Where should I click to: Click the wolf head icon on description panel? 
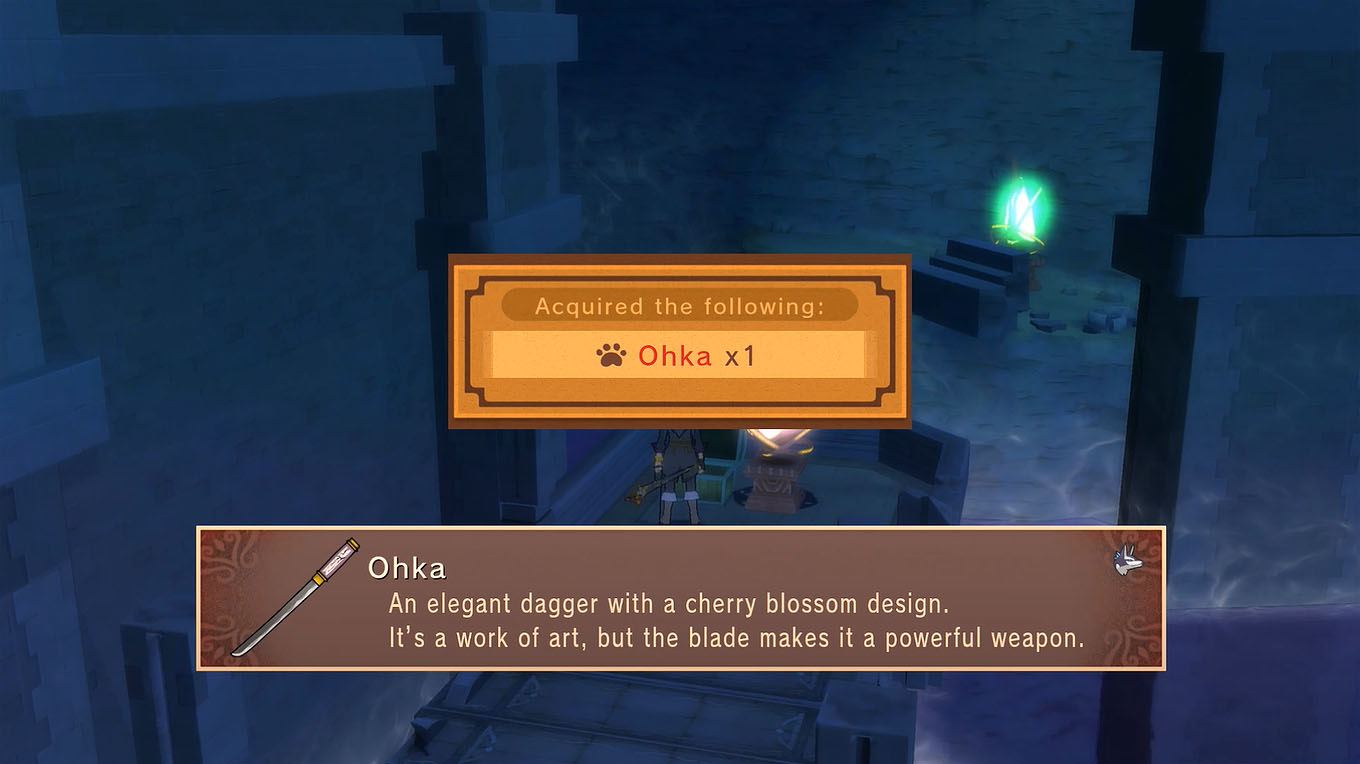pos(1128,562)
